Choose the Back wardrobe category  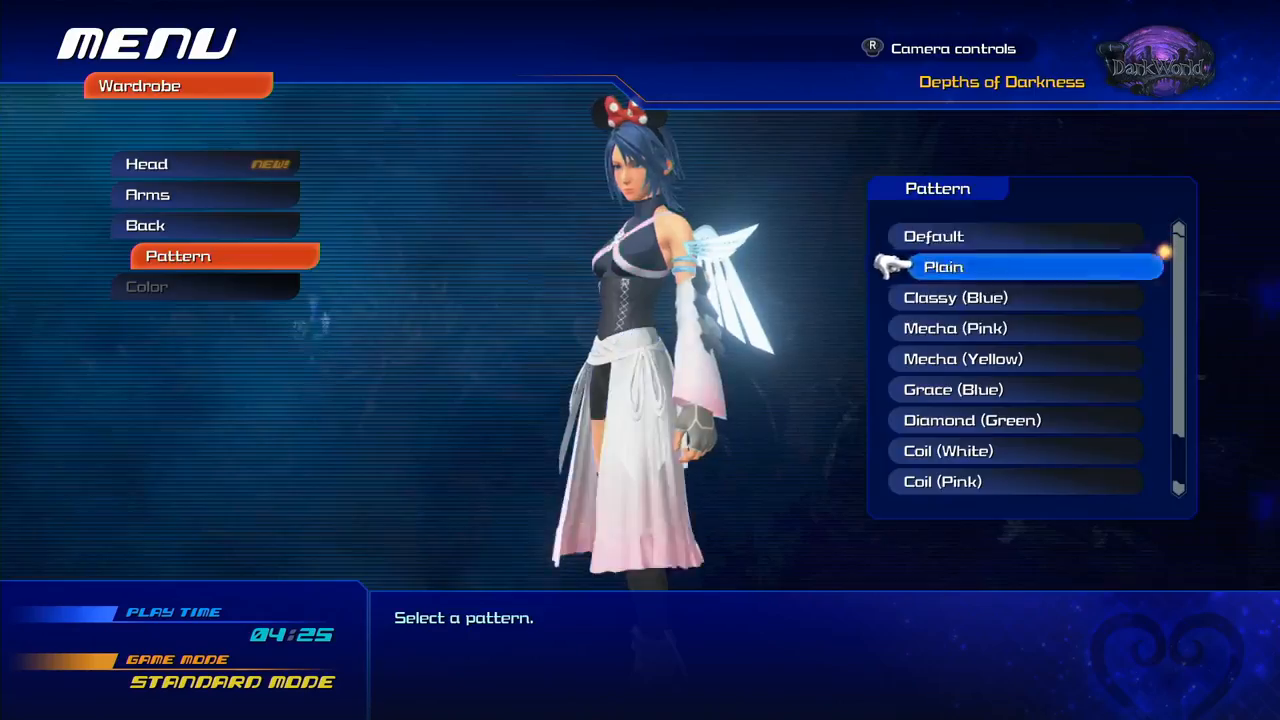click(x=205, y=226)
